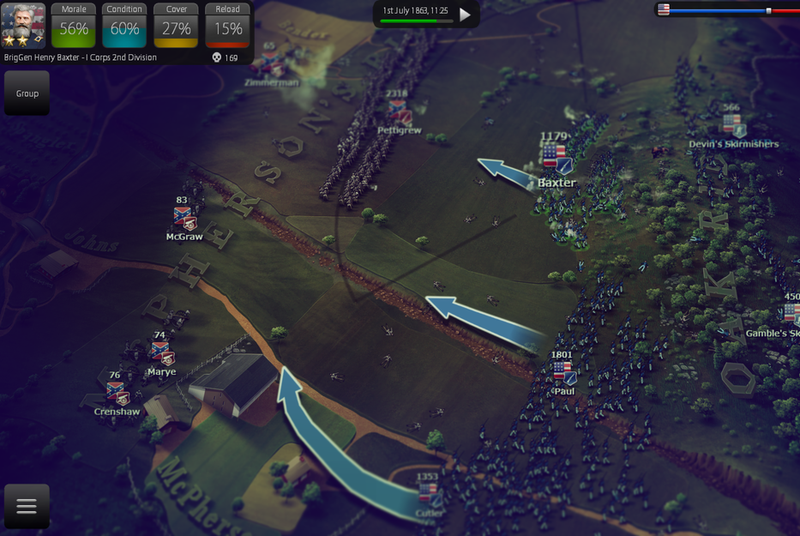The width and height of the screenshot is (800, 536).
Task: Select Devin's Skirmishers unit flag
Action: click(x=733, y=125)
